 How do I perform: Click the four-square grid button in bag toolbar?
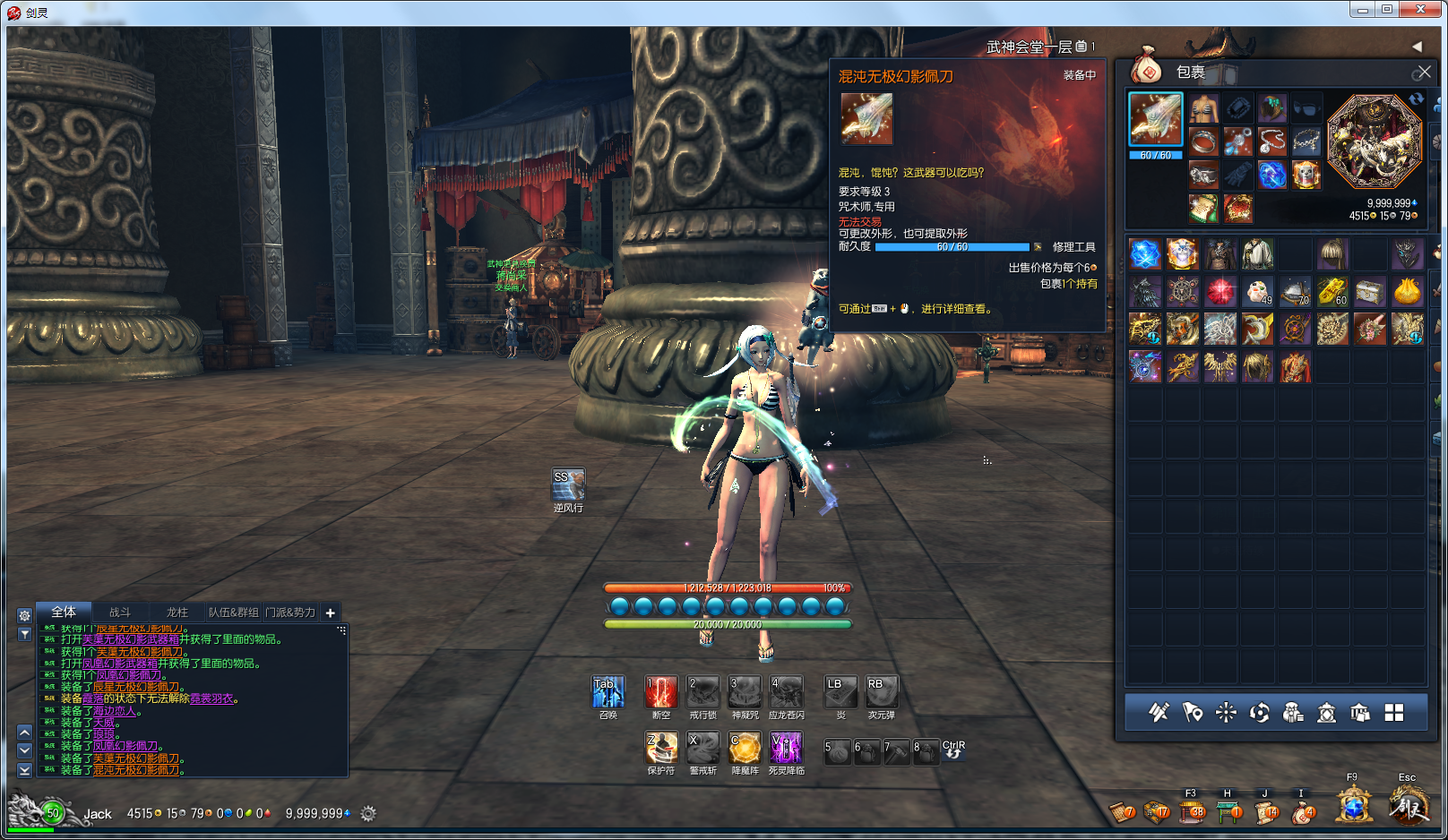click(x=1394, y=713)
